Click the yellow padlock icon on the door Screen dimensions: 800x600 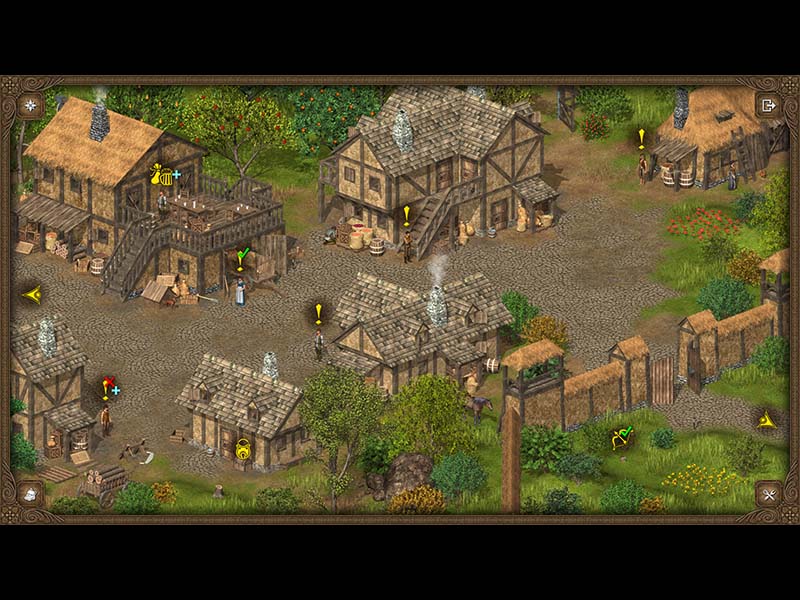[x=242, y=452]
